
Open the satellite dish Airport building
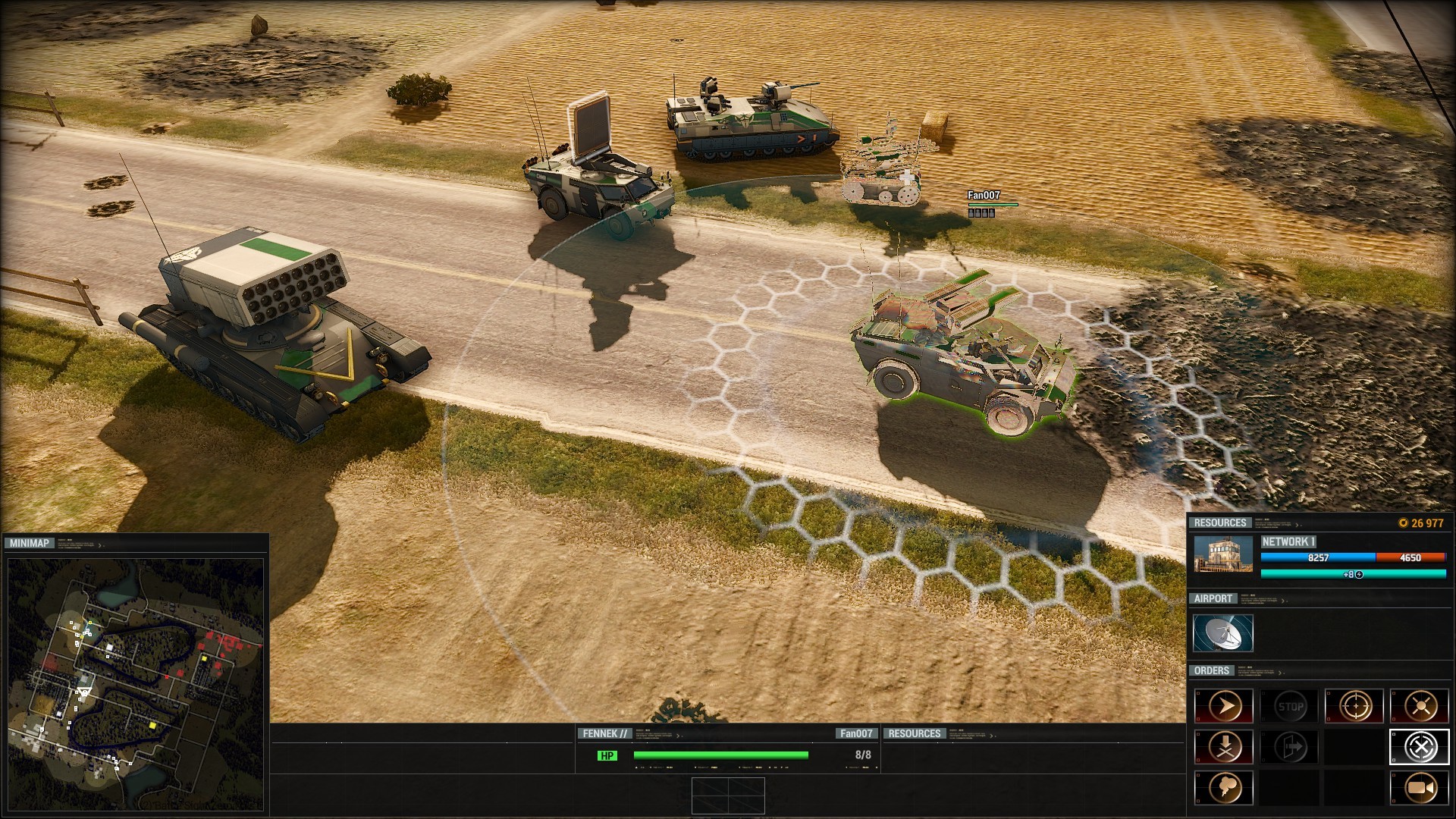(1223, 633)
